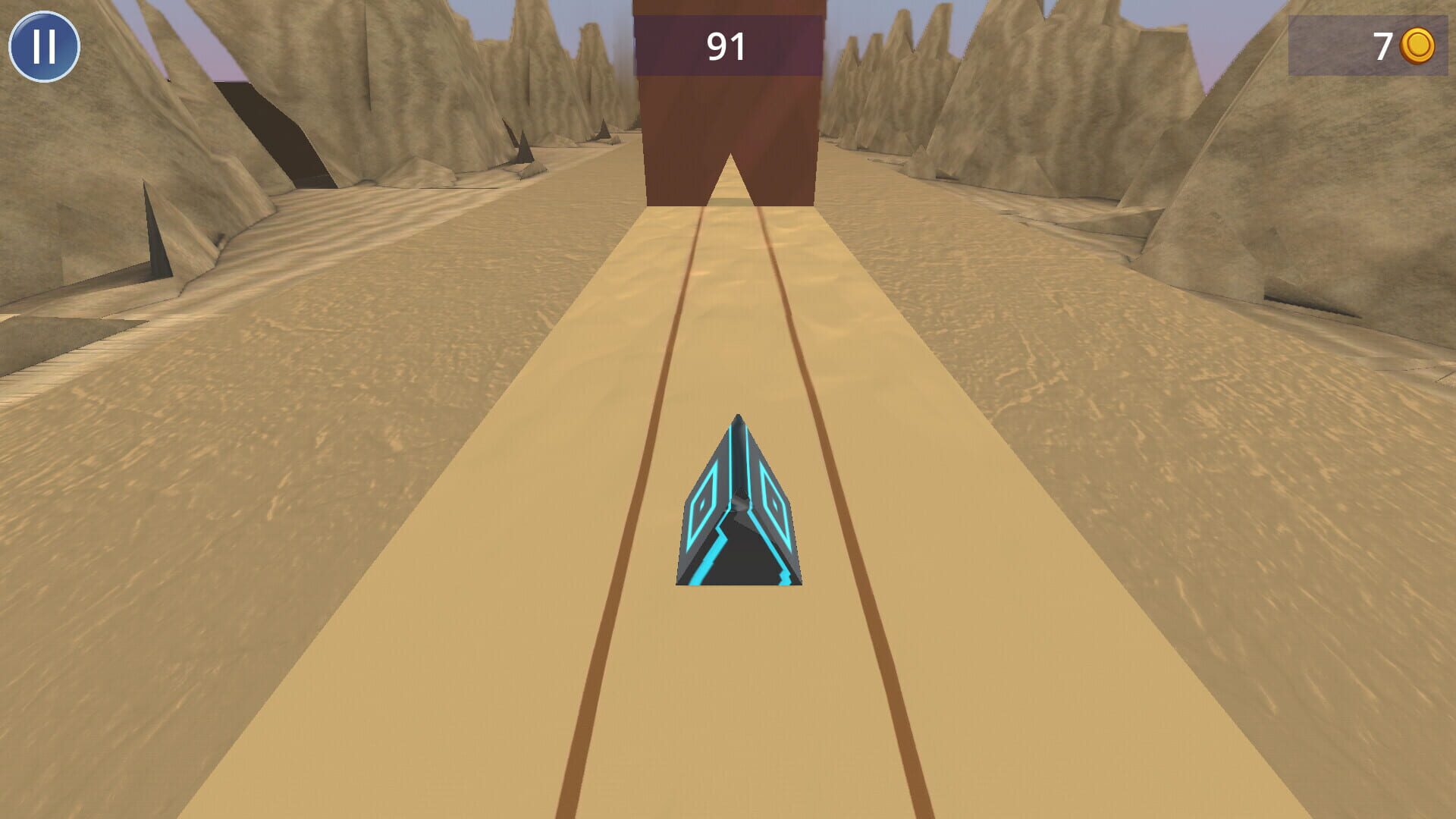Click the triangular notch in the red obstacle
This screenshot has height=819, width=1456.
[730, 167]
